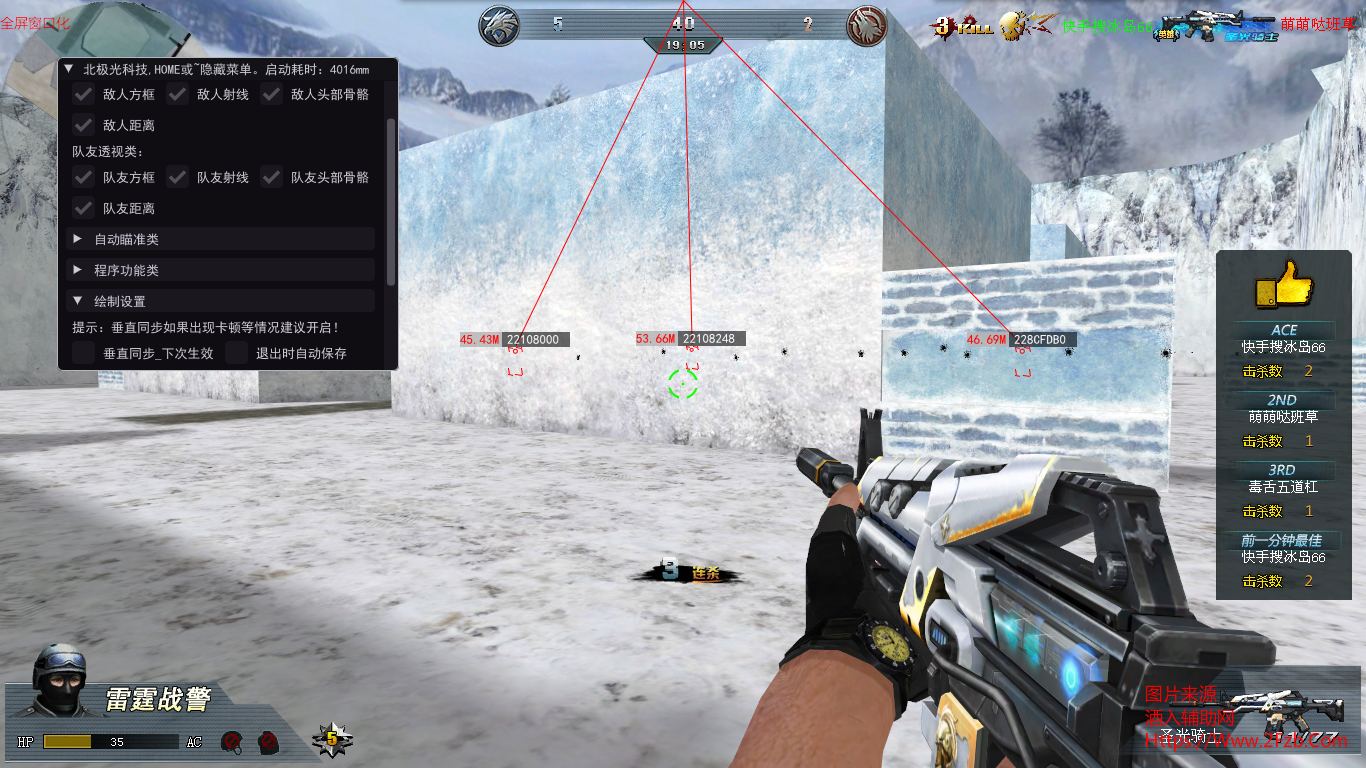Screen dimensions: 1366x768
Task: Check the 退出时自动保存 option
Action: click(237, 353)
